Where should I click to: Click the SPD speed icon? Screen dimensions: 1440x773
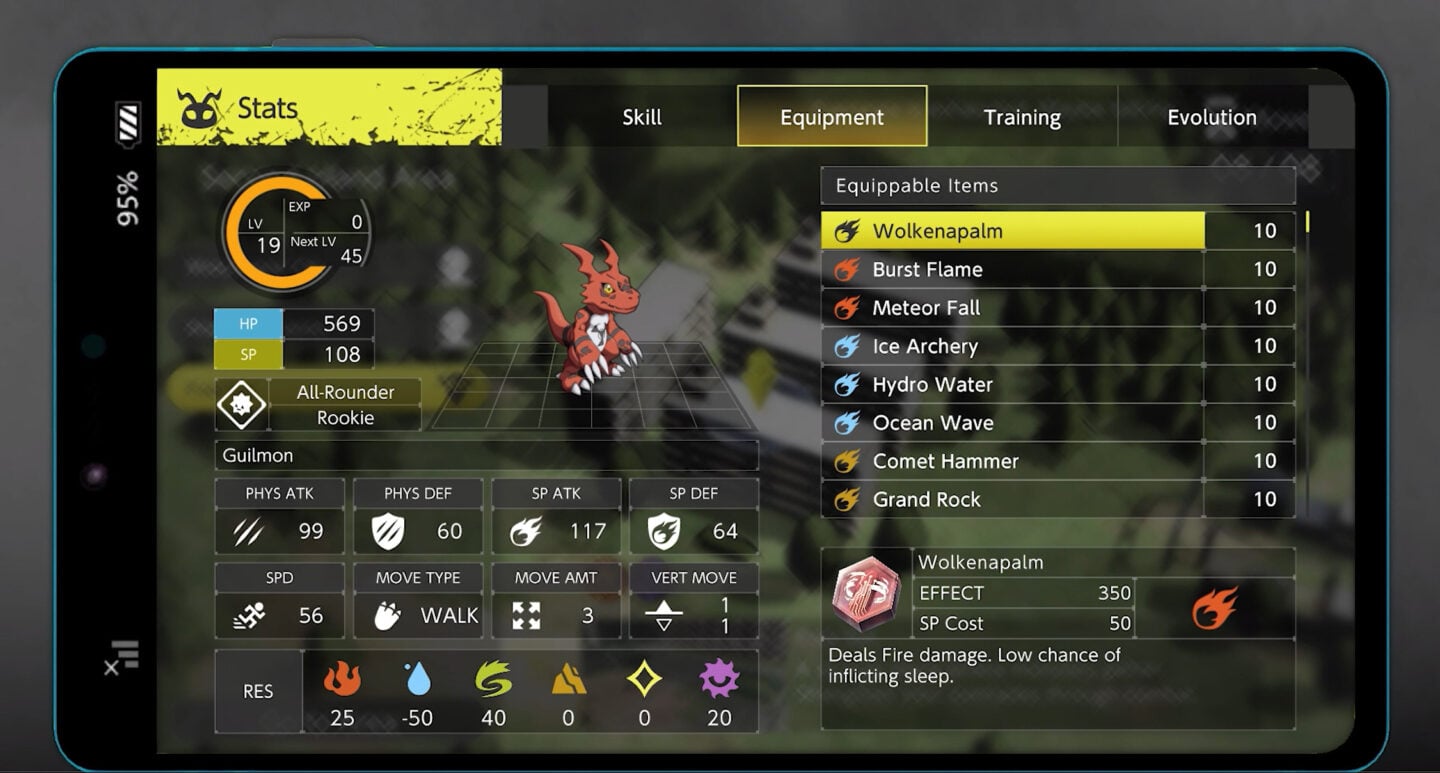(249, 615)
